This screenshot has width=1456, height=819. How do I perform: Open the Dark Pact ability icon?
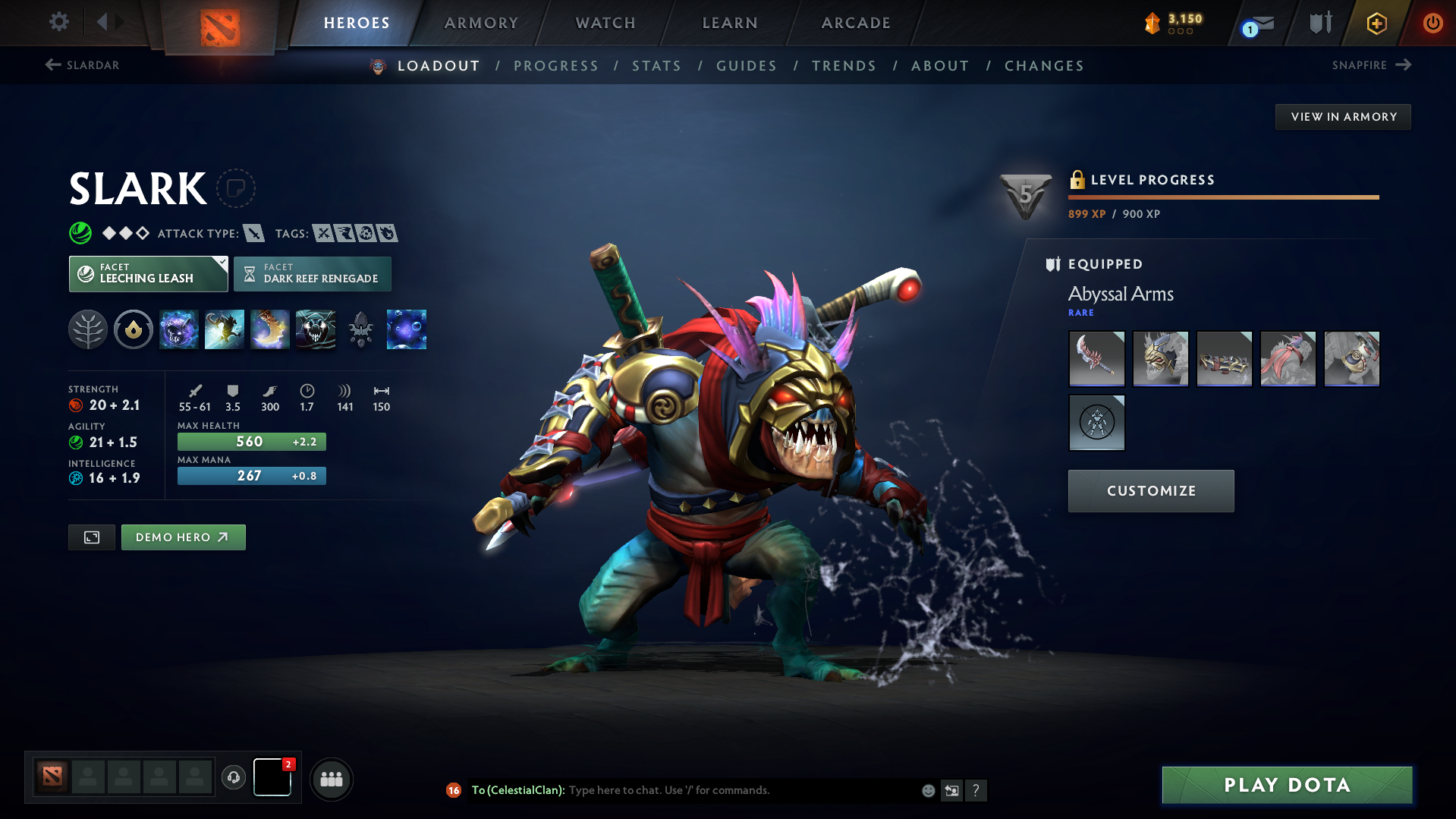[179, 329]
